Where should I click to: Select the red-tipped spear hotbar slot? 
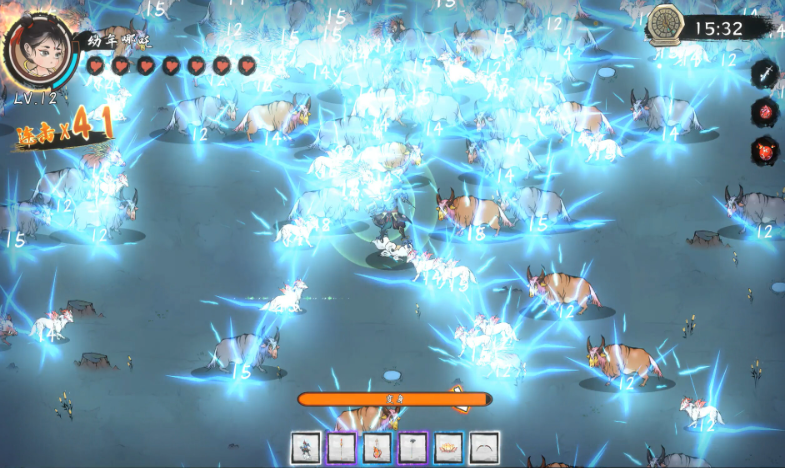click(341, 447)
